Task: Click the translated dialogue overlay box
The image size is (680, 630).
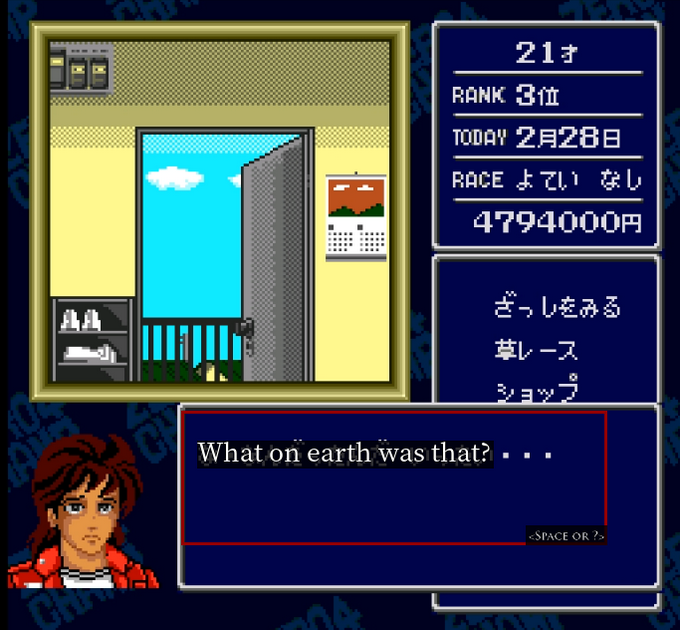Action: tap(394, 477)
